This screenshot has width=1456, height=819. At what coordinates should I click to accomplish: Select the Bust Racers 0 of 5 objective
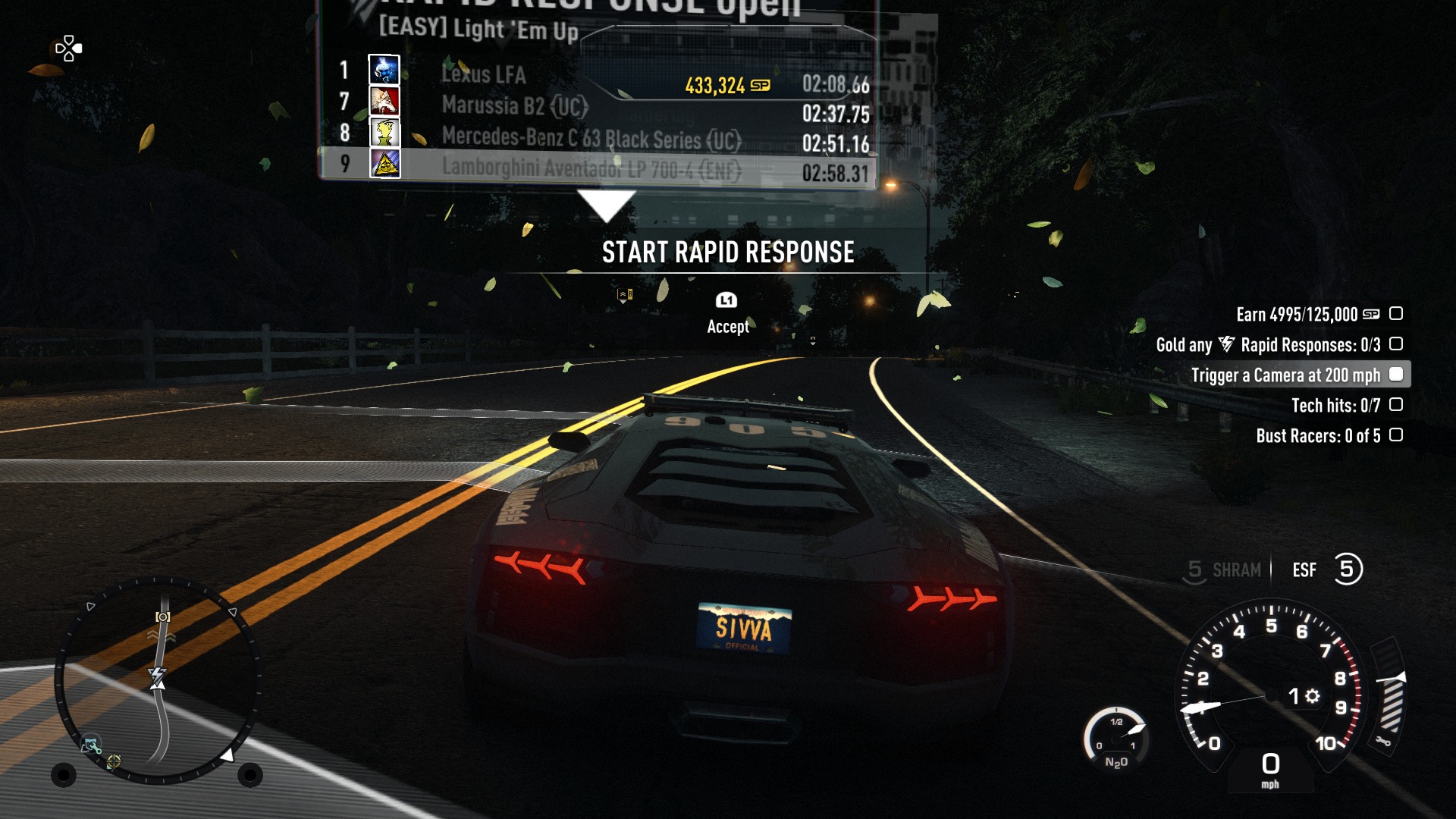(x=1318, y=436)
